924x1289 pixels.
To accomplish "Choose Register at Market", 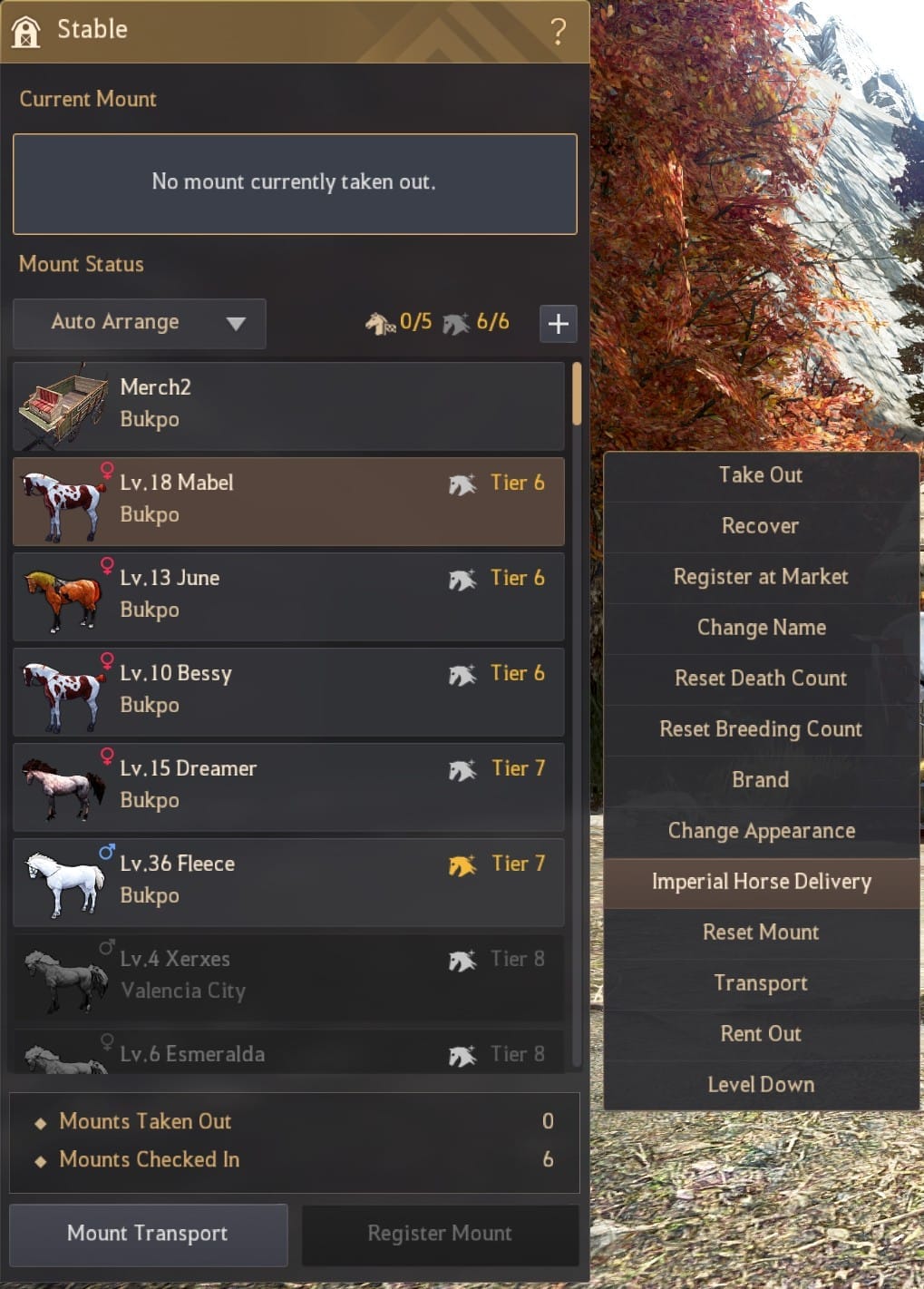I will (x=761, y=577).
